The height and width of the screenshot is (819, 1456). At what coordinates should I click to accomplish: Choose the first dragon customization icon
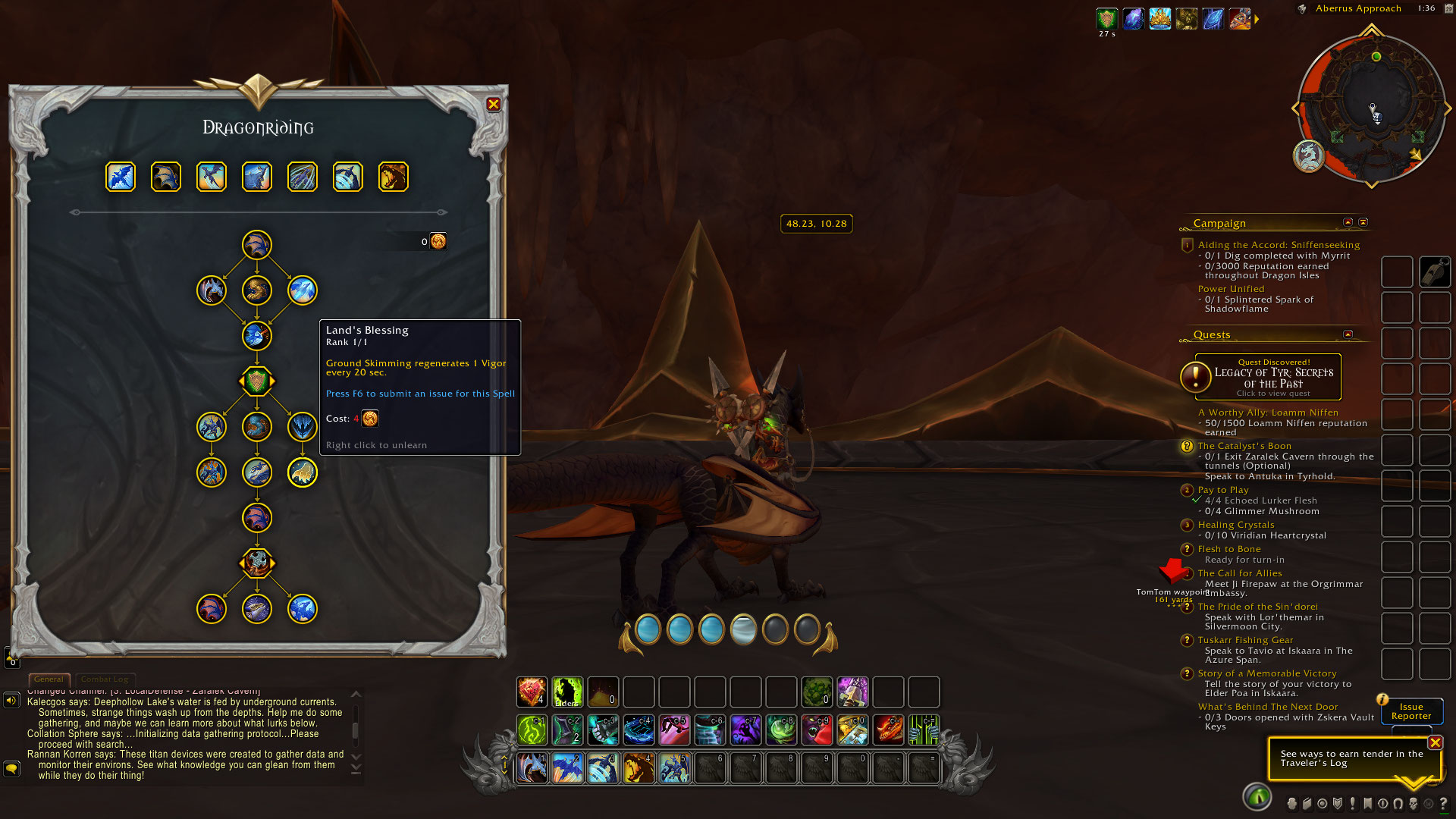pos(121,177)
